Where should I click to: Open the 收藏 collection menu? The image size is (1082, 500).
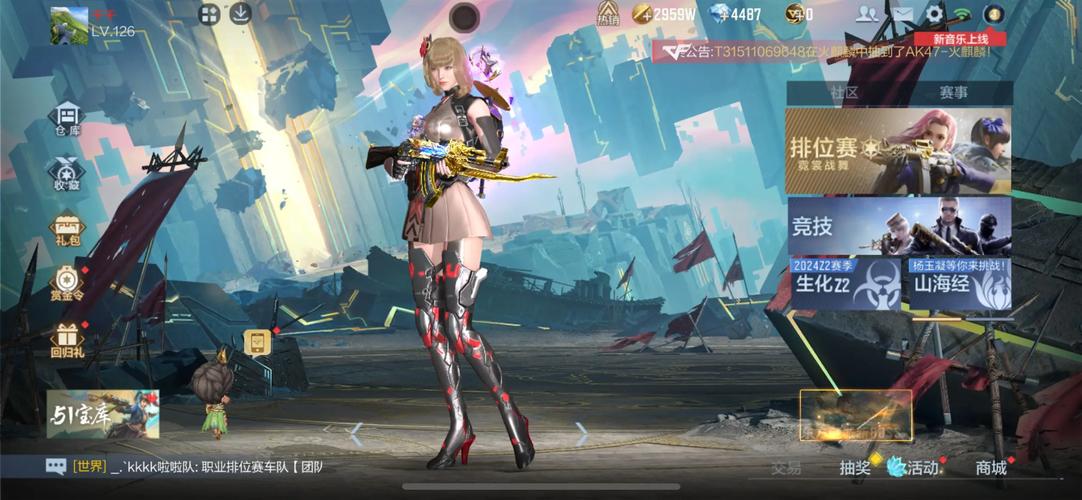tap(67, 174)
